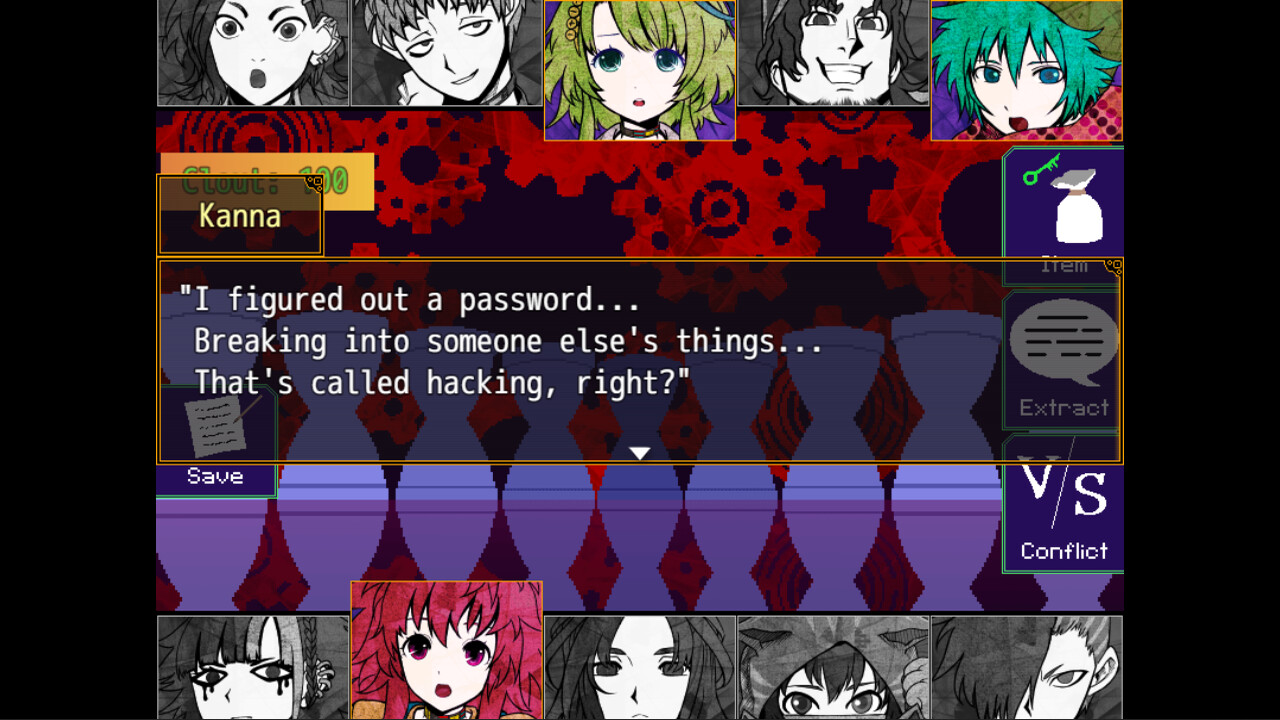
Task: Select the pink-haired girl's highlighted portrait
Action: (446, 648)
